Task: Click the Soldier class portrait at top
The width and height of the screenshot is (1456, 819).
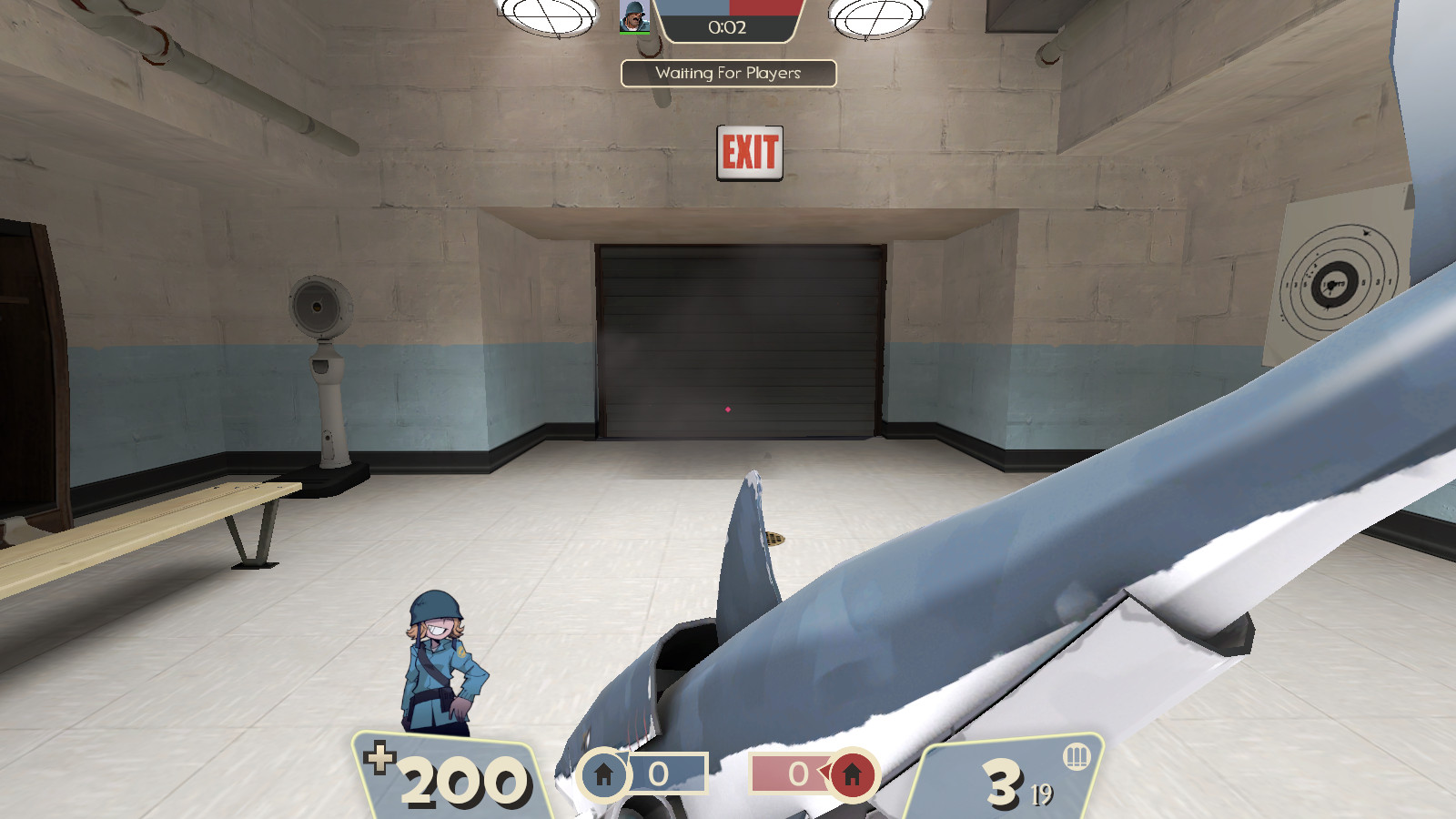Action: tap(635, 18)
